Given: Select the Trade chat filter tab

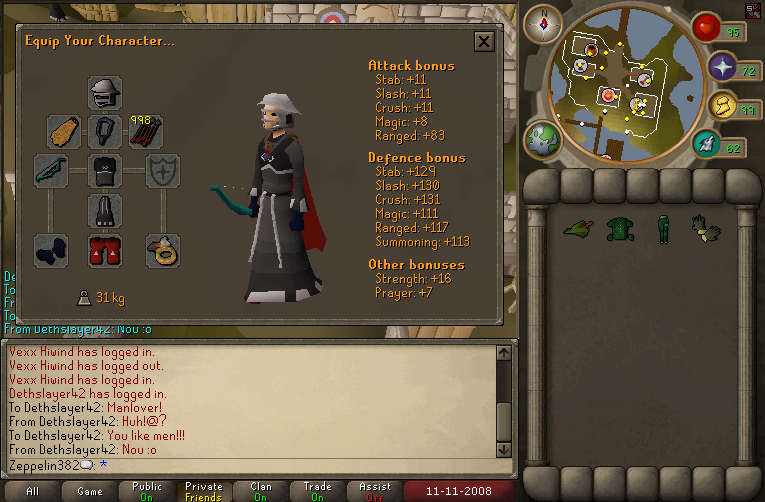Looking at the screenshot, I should pos(317,491).
